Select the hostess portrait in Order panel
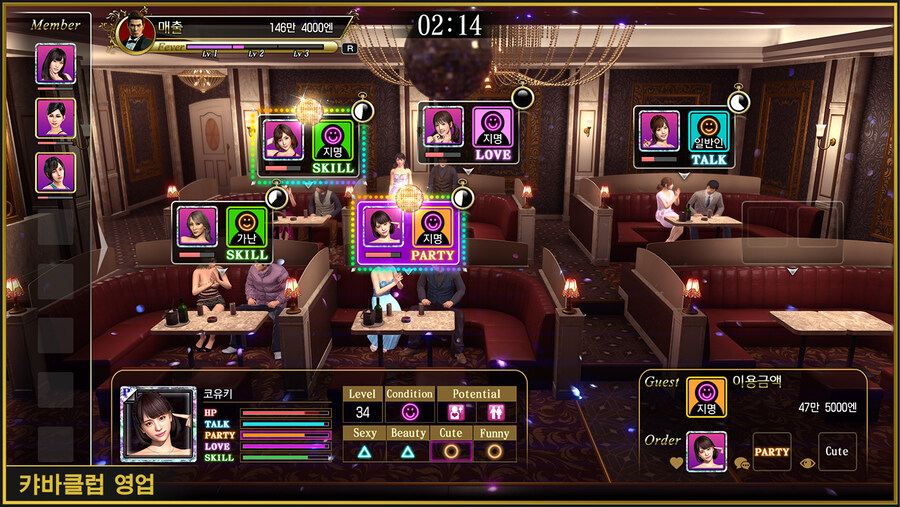Viewport: 900px width, 507px height. pyautogui.click(x=707, y=452)
